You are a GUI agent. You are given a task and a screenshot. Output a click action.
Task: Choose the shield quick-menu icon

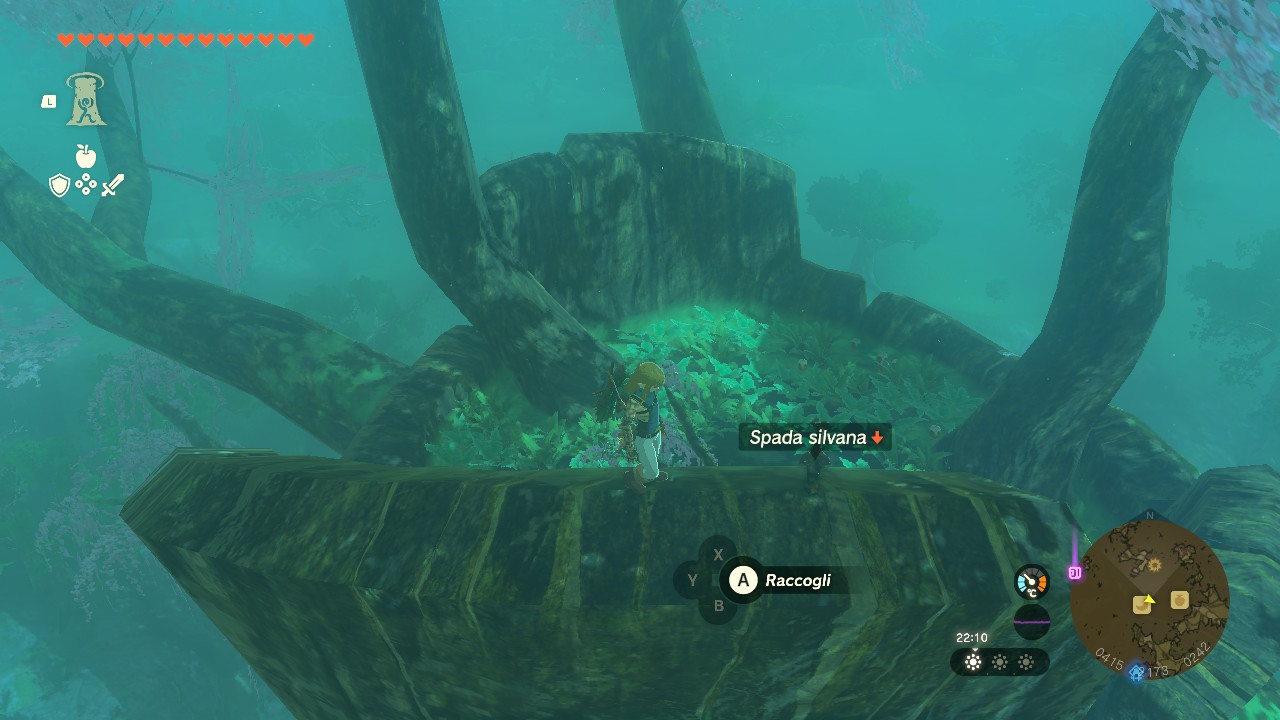60,185
